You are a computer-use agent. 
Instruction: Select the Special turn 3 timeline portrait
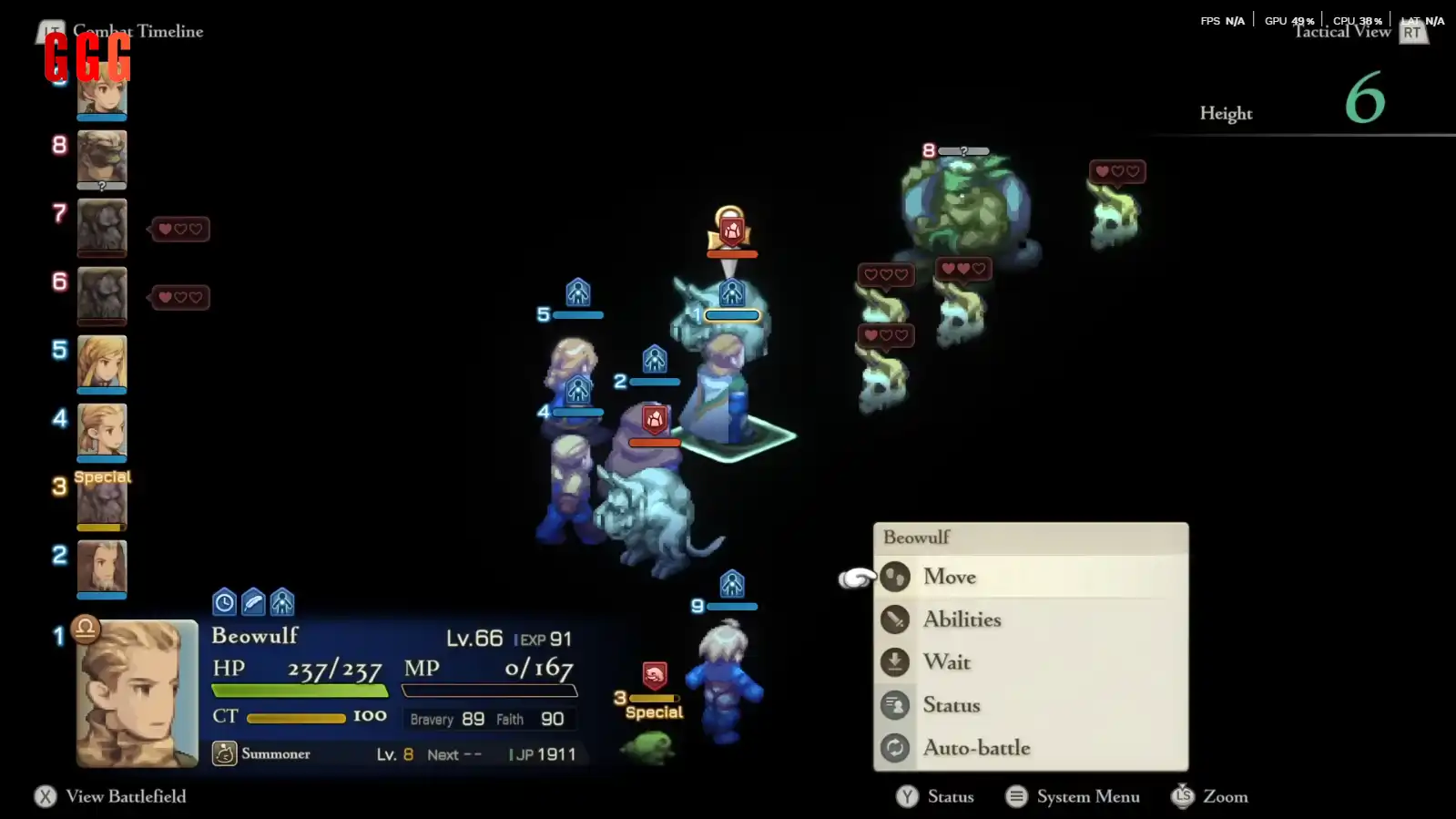click(x=102, y=499)
